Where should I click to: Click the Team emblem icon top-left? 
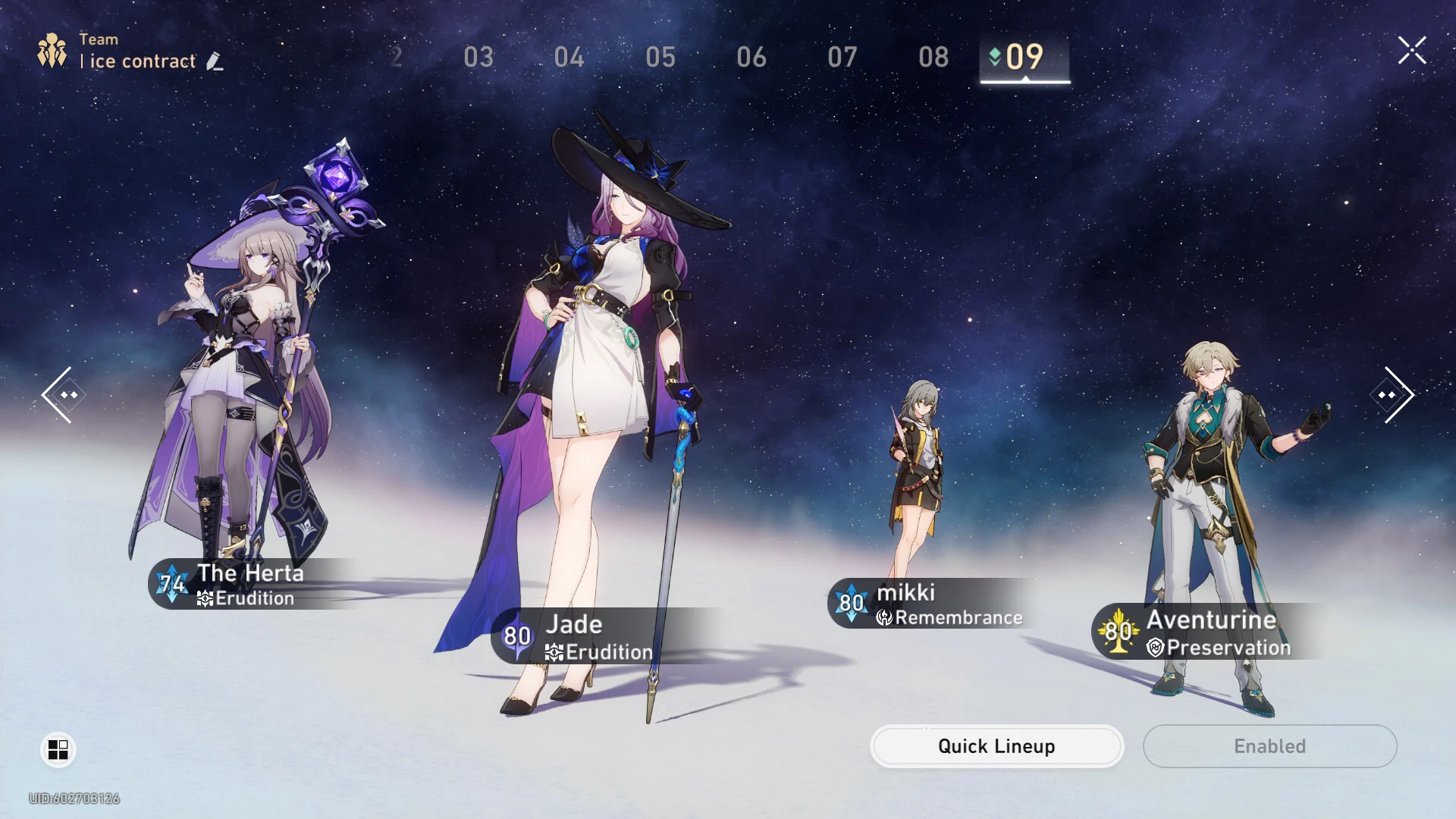[50, 50]
